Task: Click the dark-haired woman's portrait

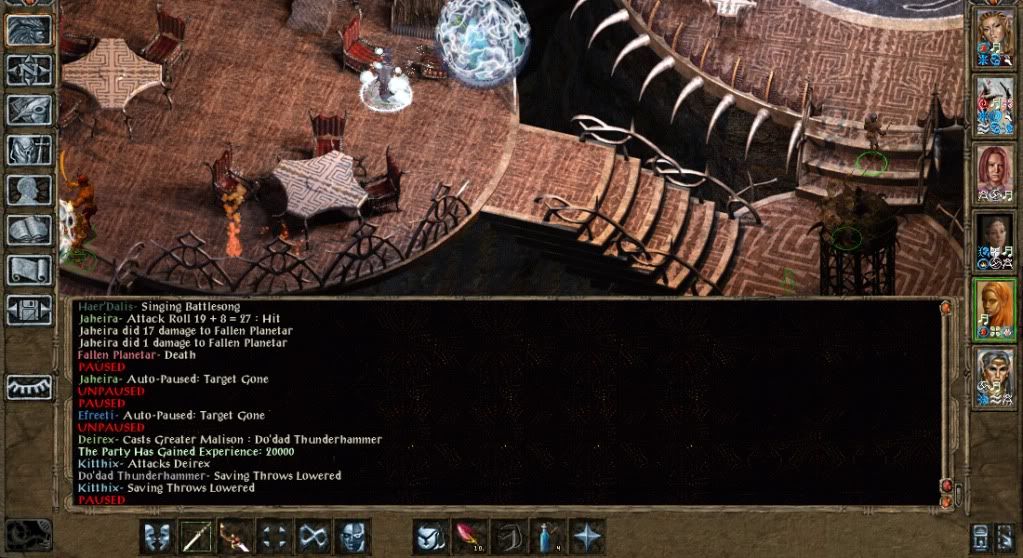Action: click(993, 240)
